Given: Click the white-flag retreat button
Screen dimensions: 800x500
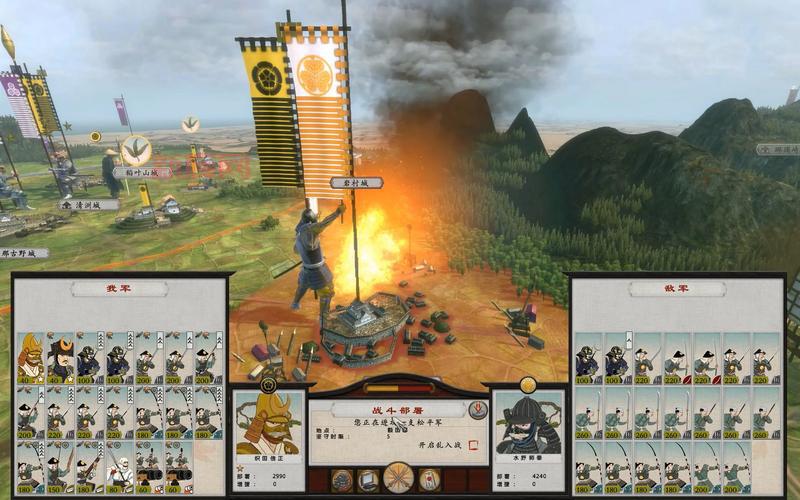Looking at the screenshot, I should pos(429,479).
